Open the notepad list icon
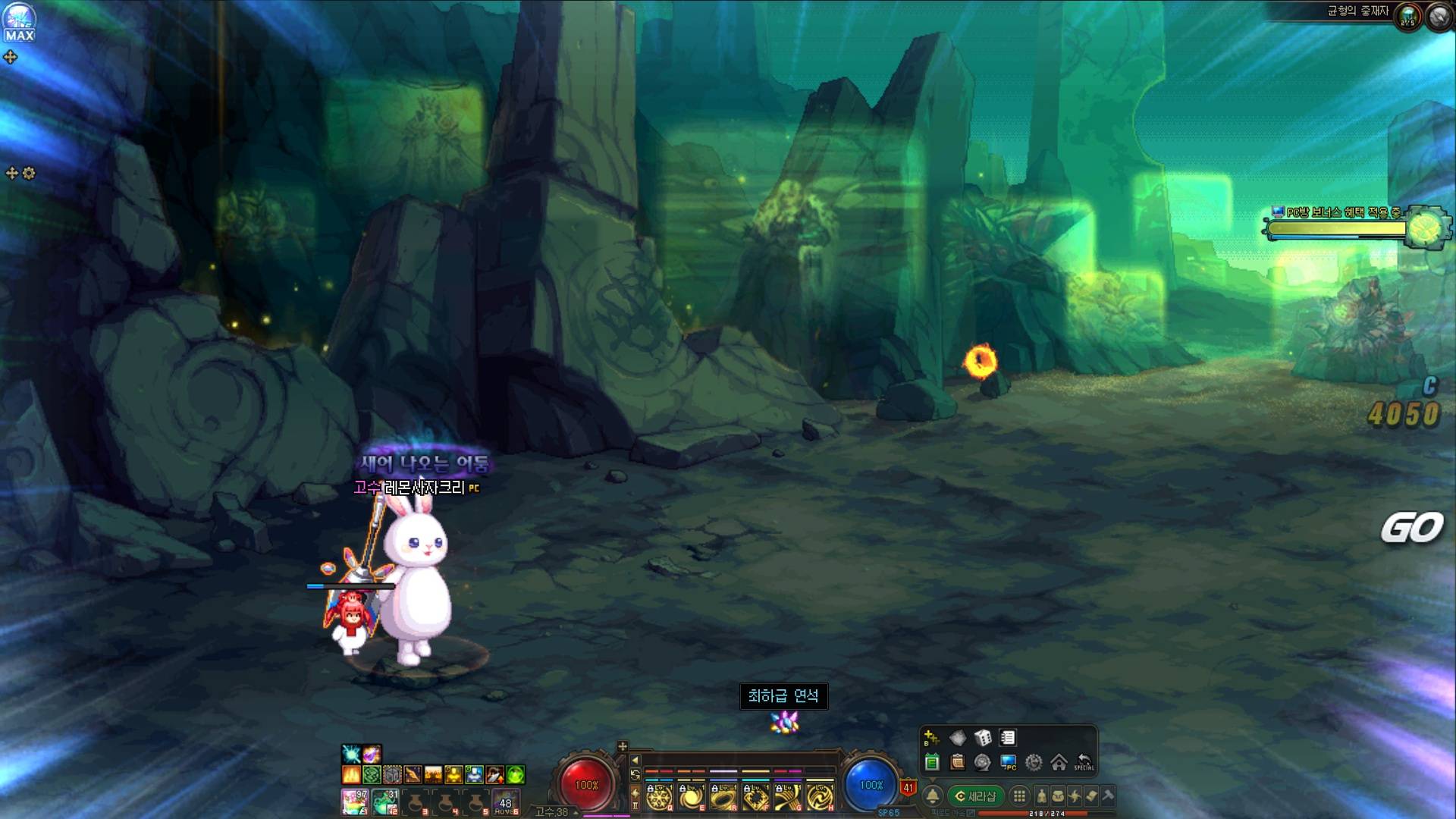The height and width of the screenshot is (819, 1456). (1008, 738)
